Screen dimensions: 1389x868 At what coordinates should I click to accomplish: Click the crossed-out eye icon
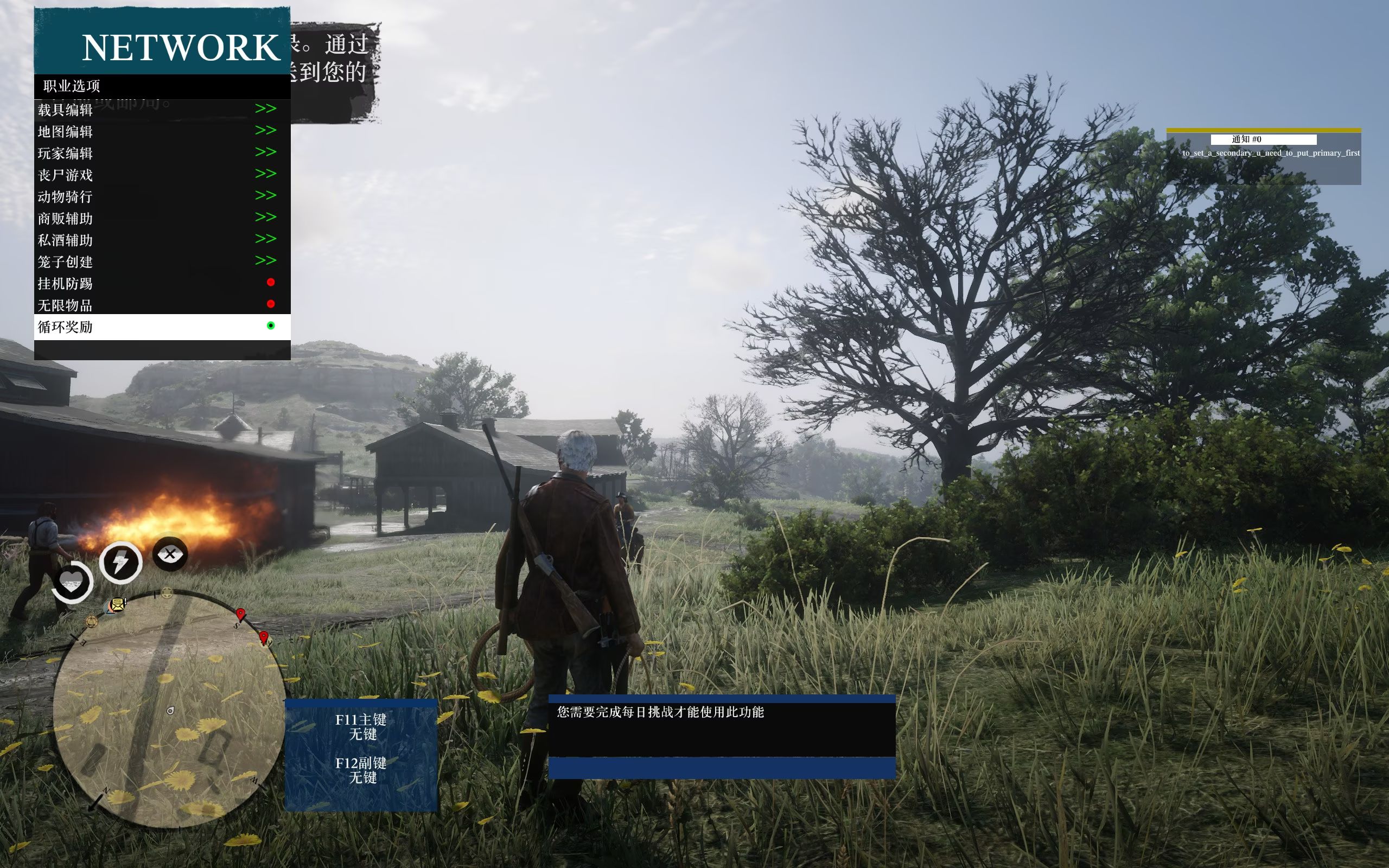[x=170, y=554]
